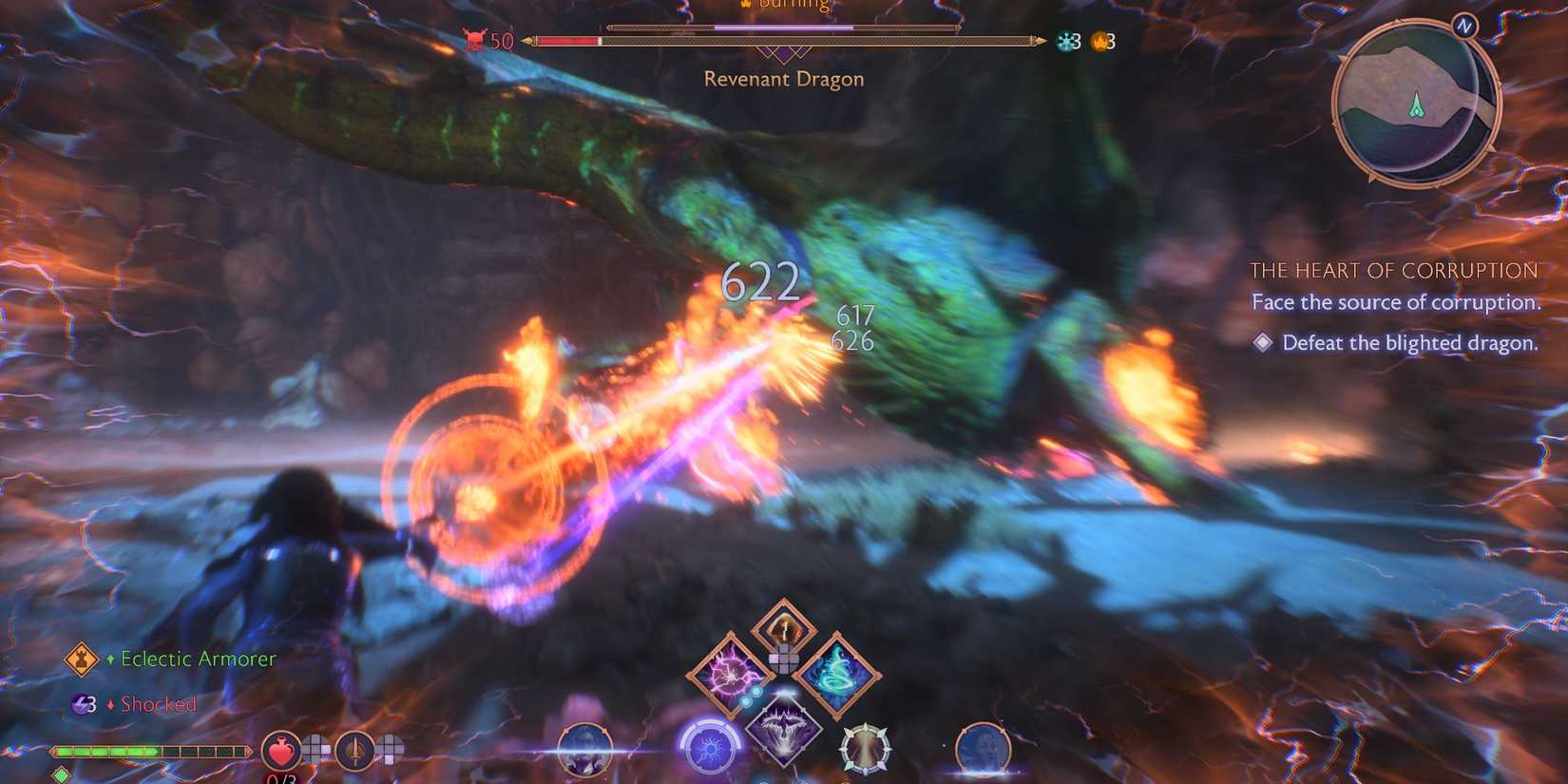Click the health potion flask icon
This screenshot has height=784, width=1568.
tap(281, 751)
